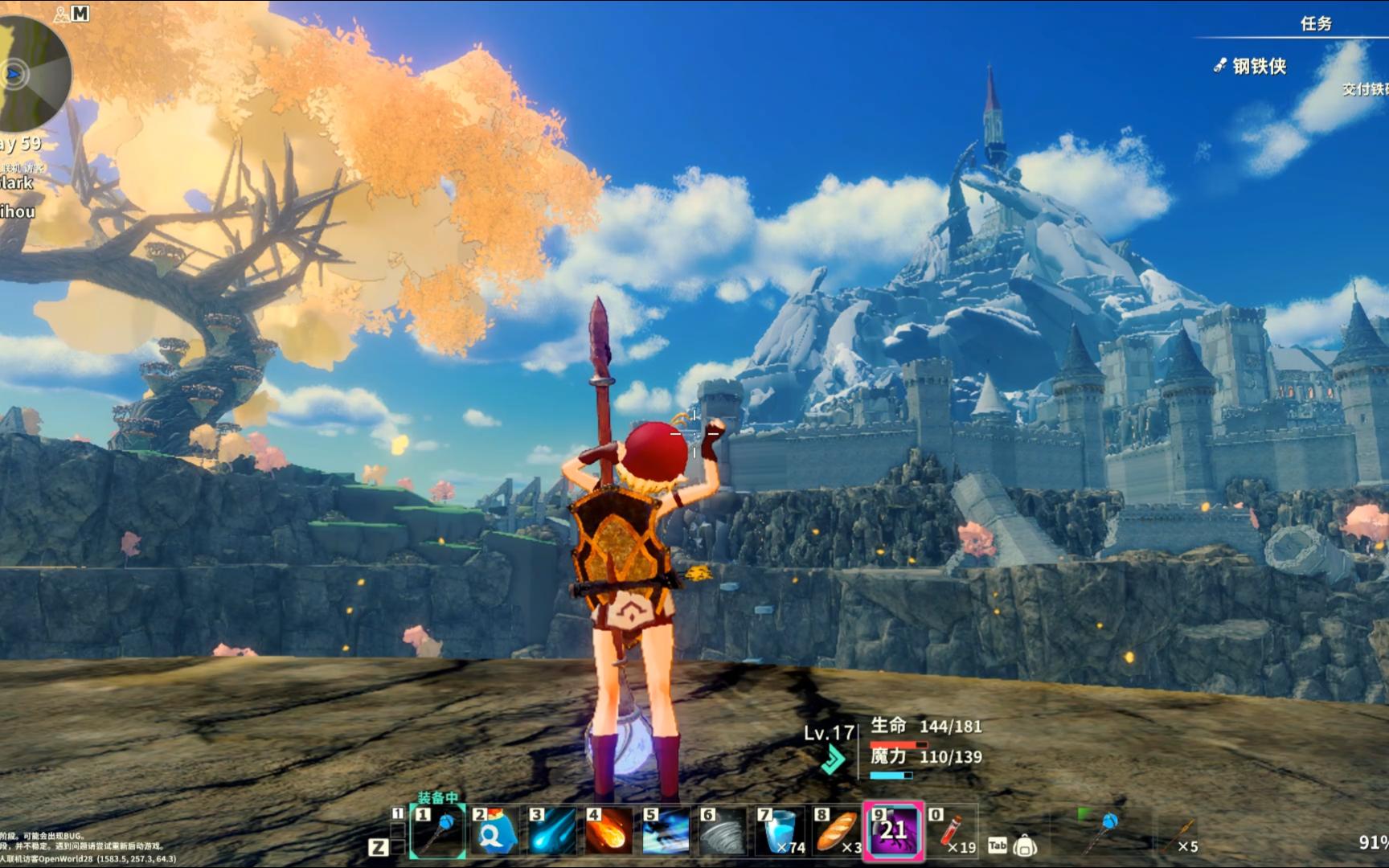Image resolution: width=1389 pixels, height=868 pixels.
Task: Activate the blue ice beam spell in slot 5
Action: [666, 831]
